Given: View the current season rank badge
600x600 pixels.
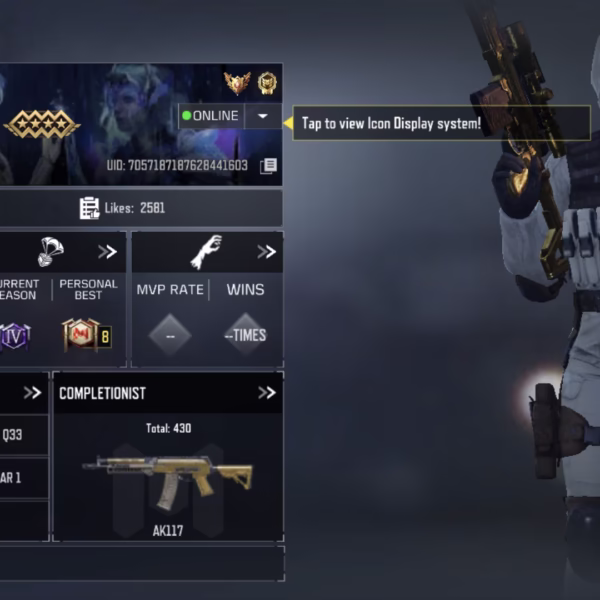Looking at the screenshot, I should click(14, 335).
